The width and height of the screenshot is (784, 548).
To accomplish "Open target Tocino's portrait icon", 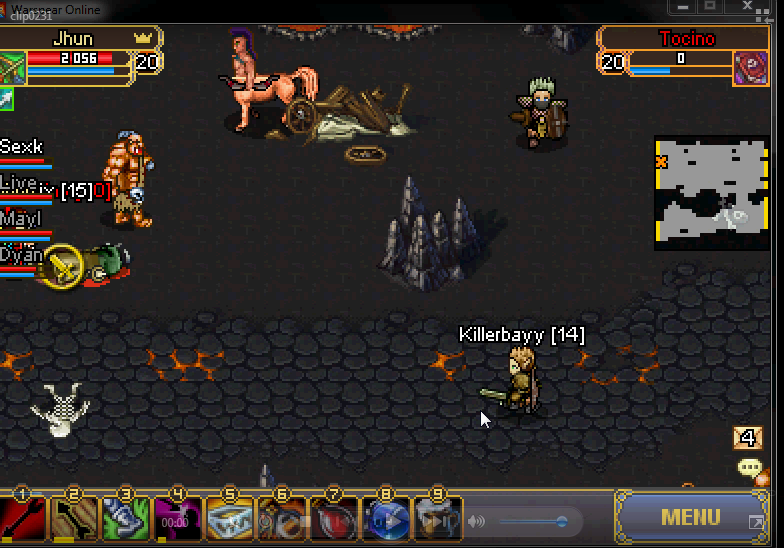I will [751, 68].
